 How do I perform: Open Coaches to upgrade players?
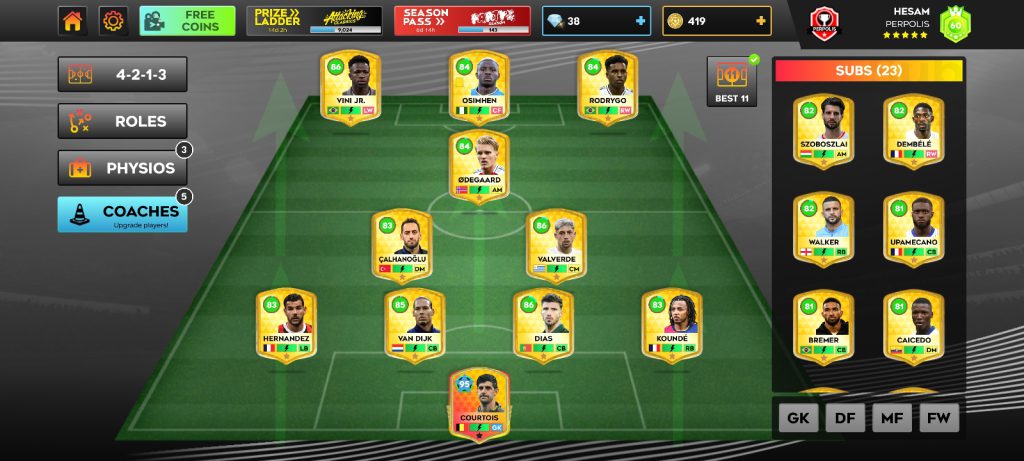122,214
